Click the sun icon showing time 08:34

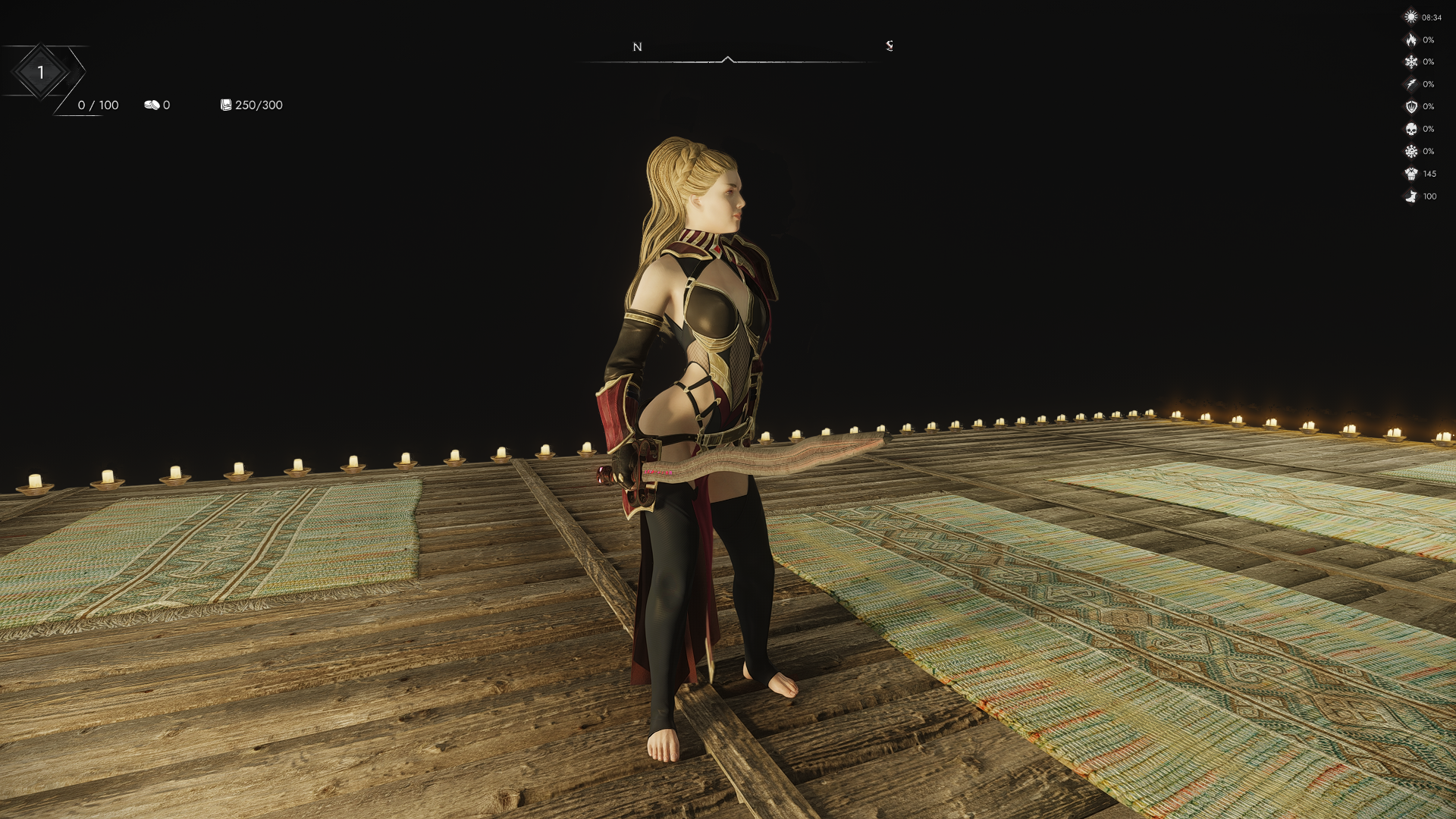(1411, 17)
